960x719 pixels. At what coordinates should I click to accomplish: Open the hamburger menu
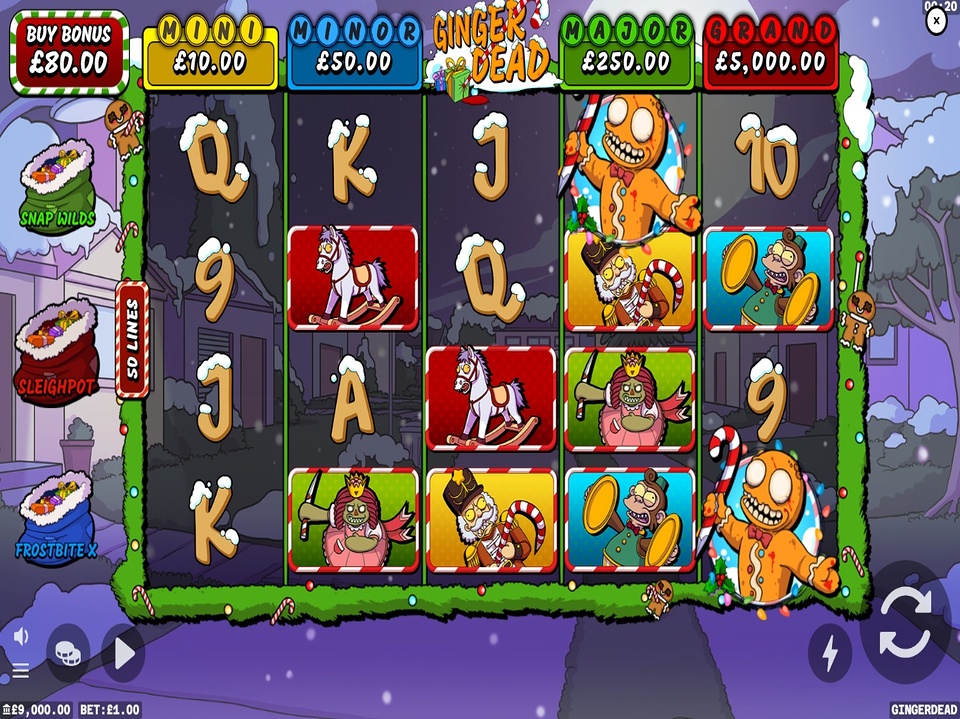20,669
